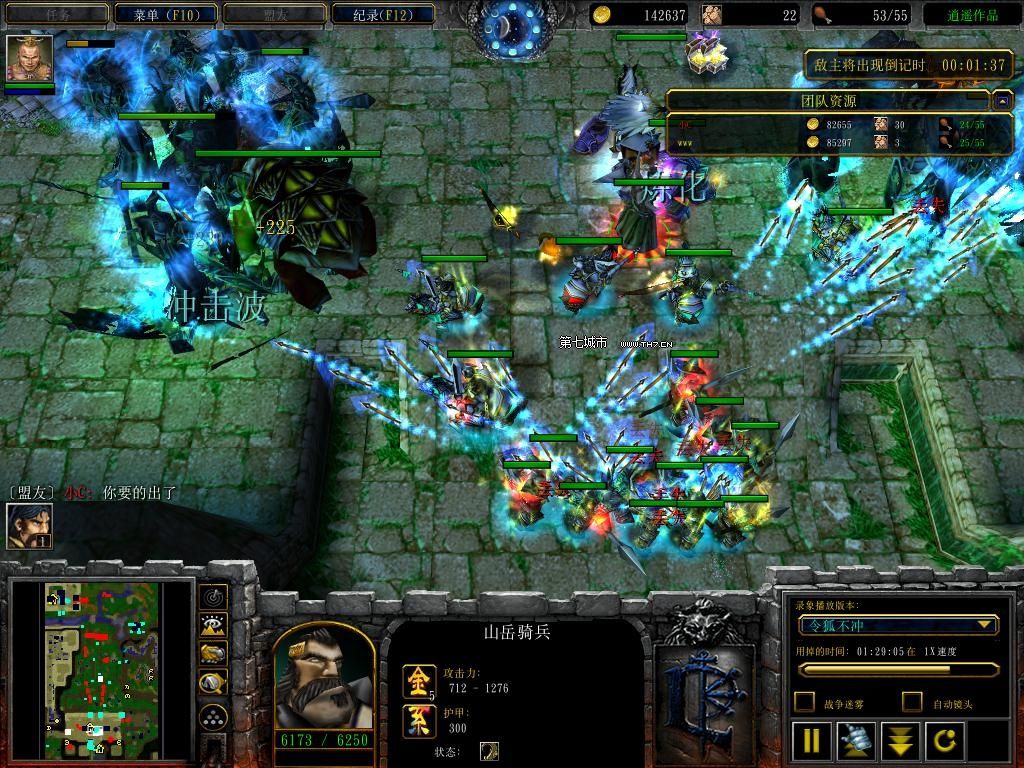Open the 纪录 (F12) log
Image resolution: width=1024 pixels, height=768 pixels.
(381, 14)
